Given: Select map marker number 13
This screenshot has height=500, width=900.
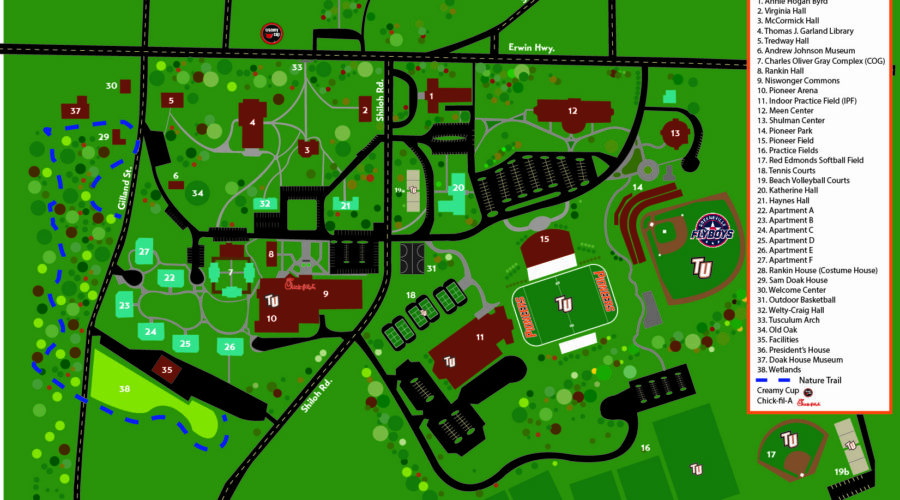Looking at the screenshot, I should (x=676, y=133).
